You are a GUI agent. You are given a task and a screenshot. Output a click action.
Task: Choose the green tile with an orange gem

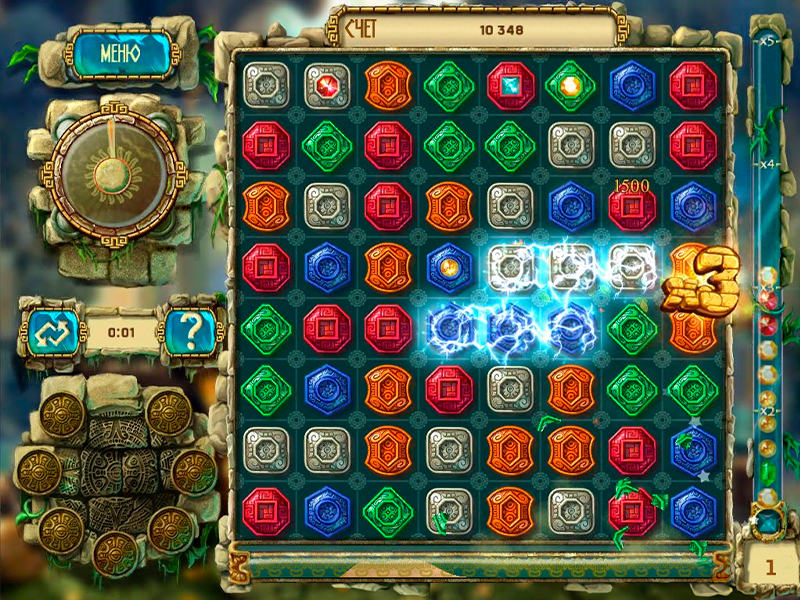tap(571, 85)
